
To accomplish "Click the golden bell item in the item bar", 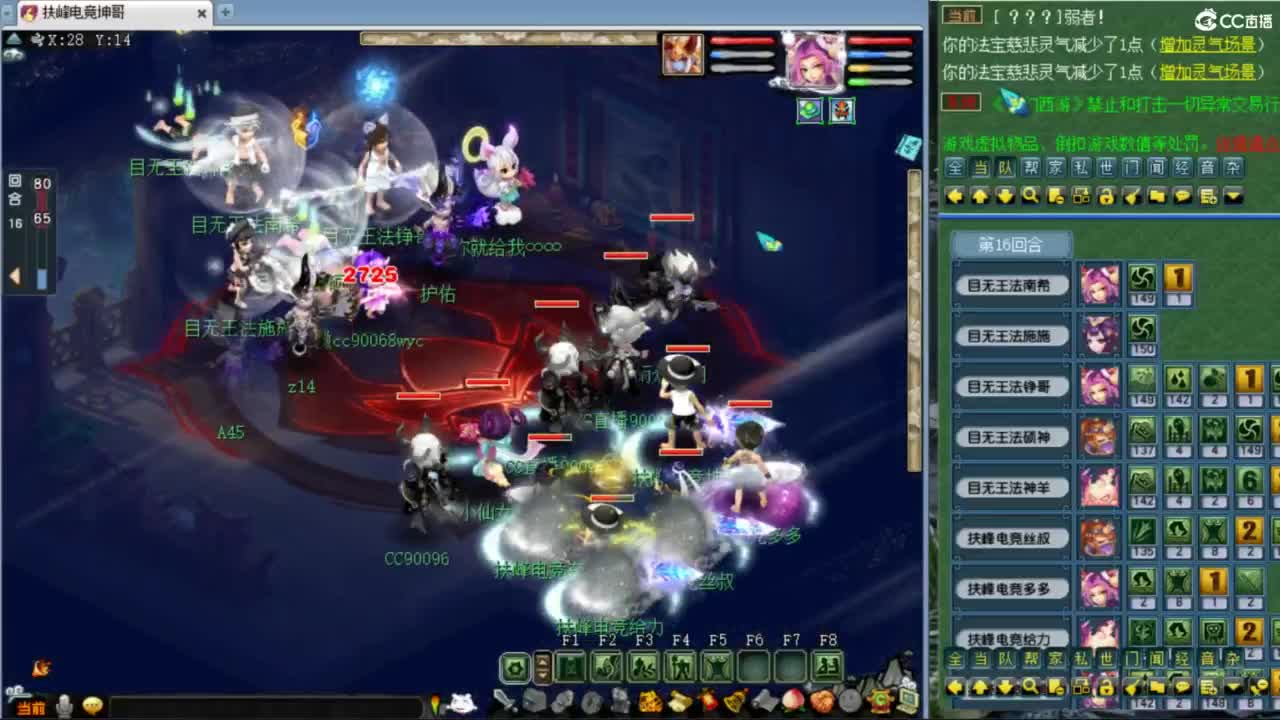I will tap(734, 699).
